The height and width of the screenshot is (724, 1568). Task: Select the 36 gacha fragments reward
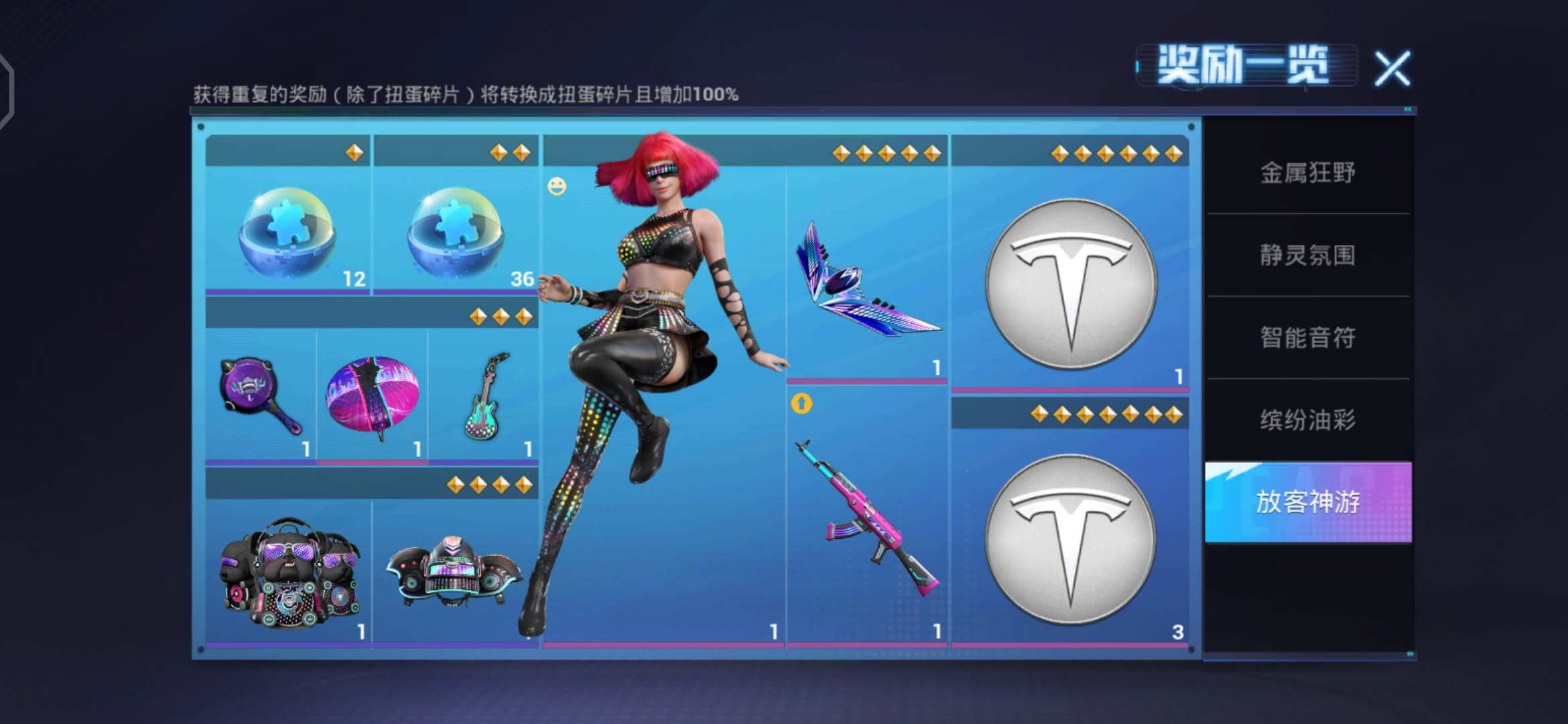point(456,231)
